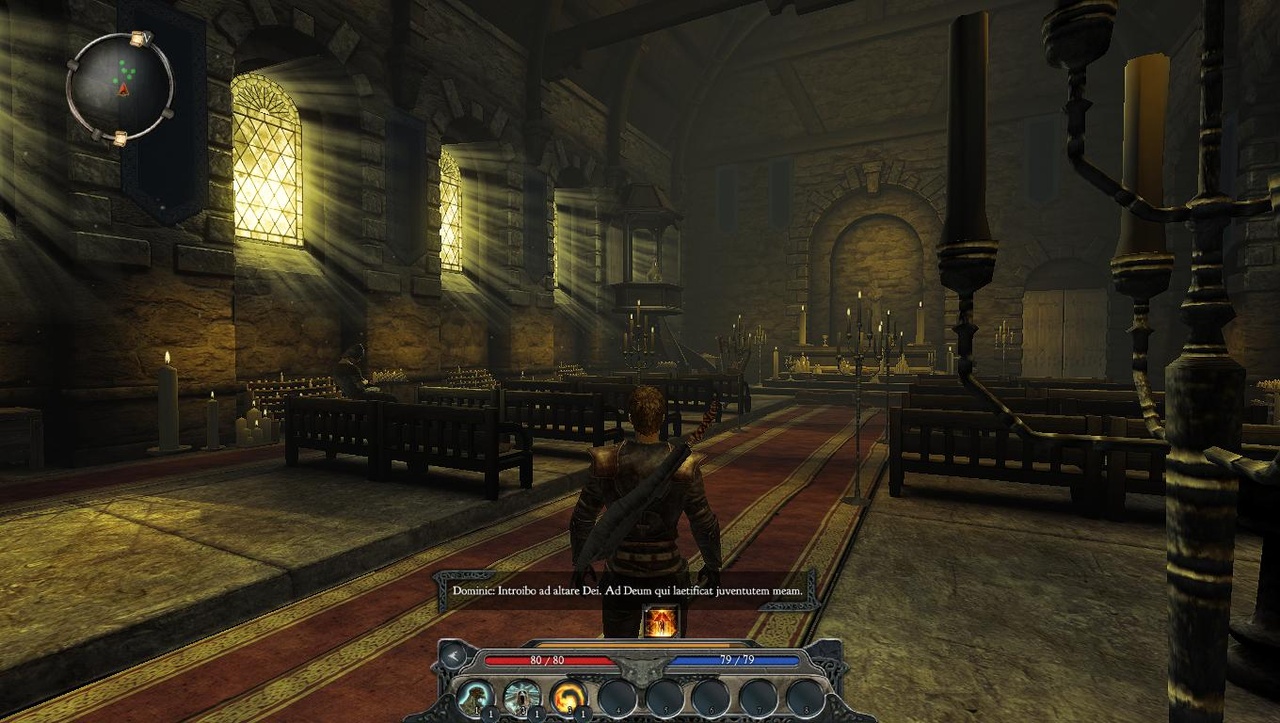The height and width of the screenshot is (723, 1280).
Task: Expand the hotbar with the left arrow
Action: click(x=452, y=656)
